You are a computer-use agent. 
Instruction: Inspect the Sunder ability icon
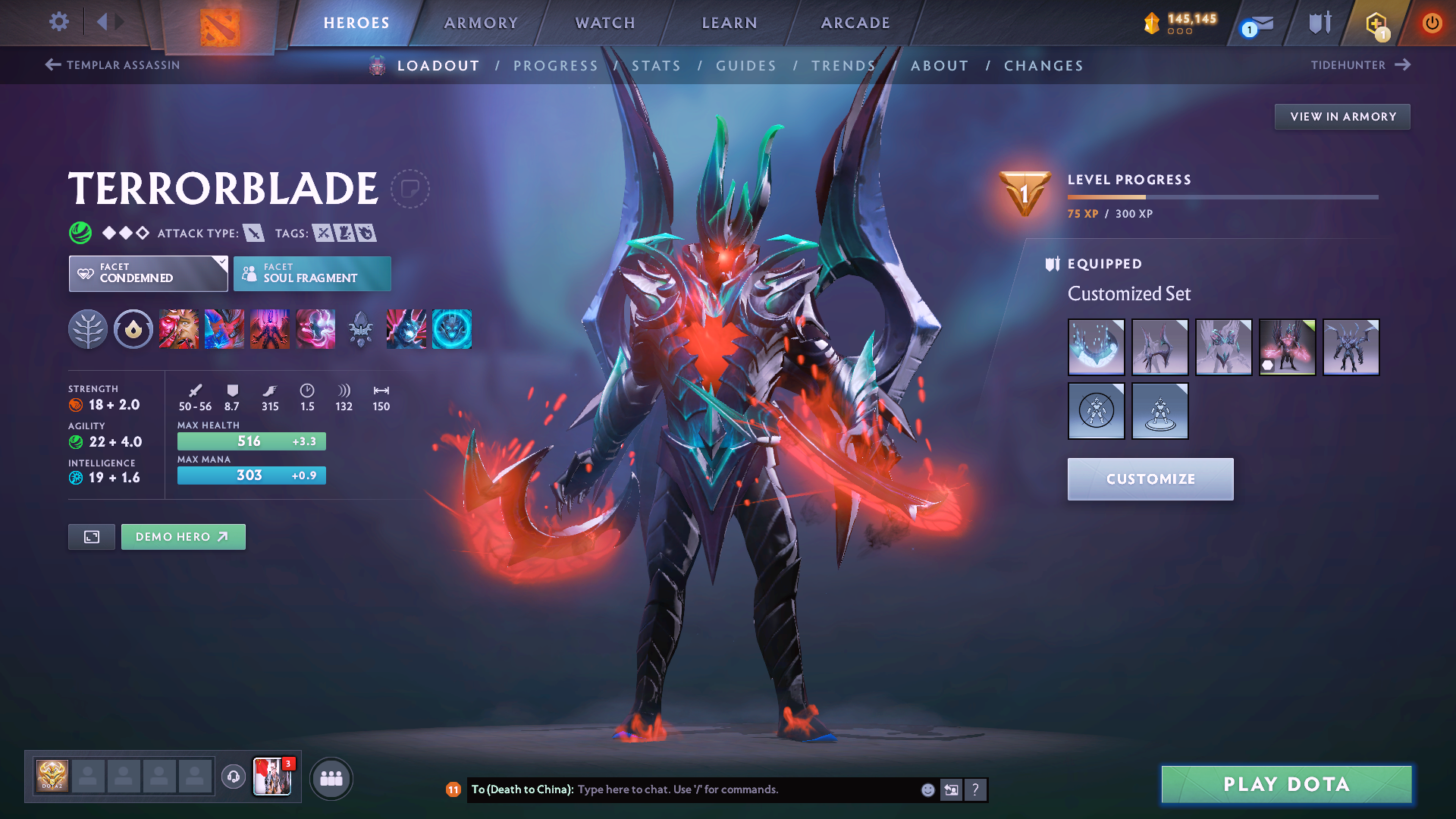(315, 329)
